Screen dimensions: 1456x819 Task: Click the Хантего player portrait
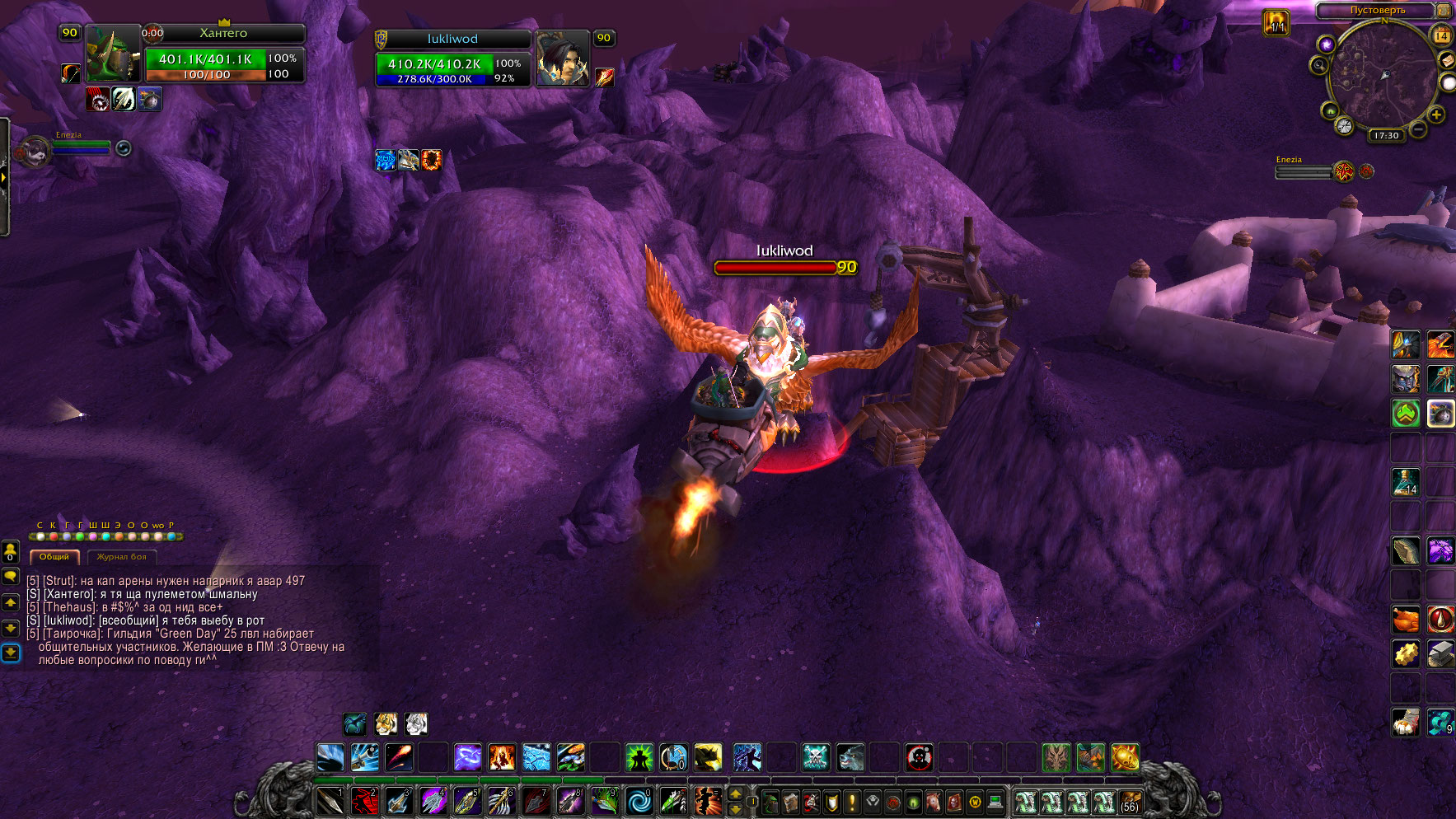click(x=113, y=54)
